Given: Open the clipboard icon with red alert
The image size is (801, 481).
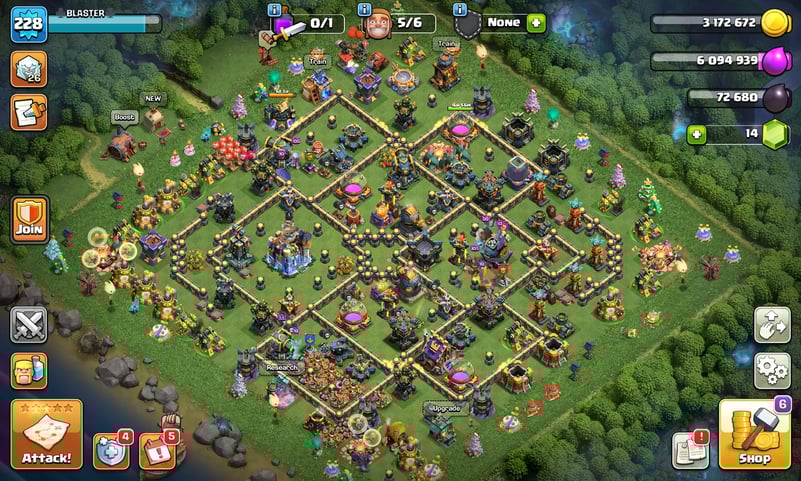Looking at the screenshot, I should tap(691, 452).
